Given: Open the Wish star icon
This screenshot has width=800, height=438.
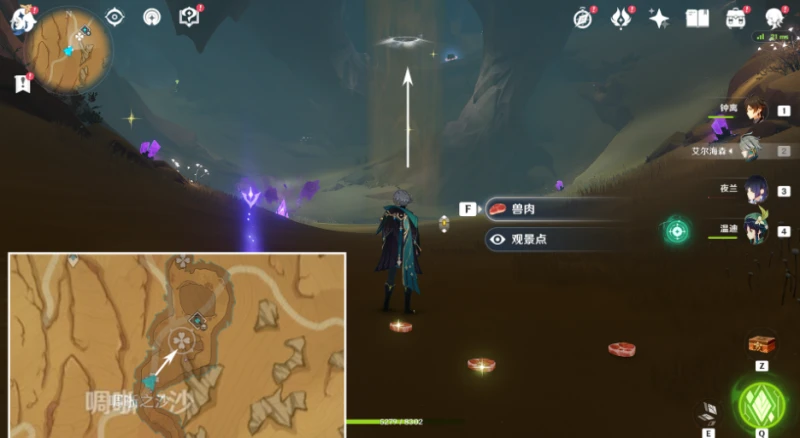Looking at the screenshot, I should (x=659, y=18).
